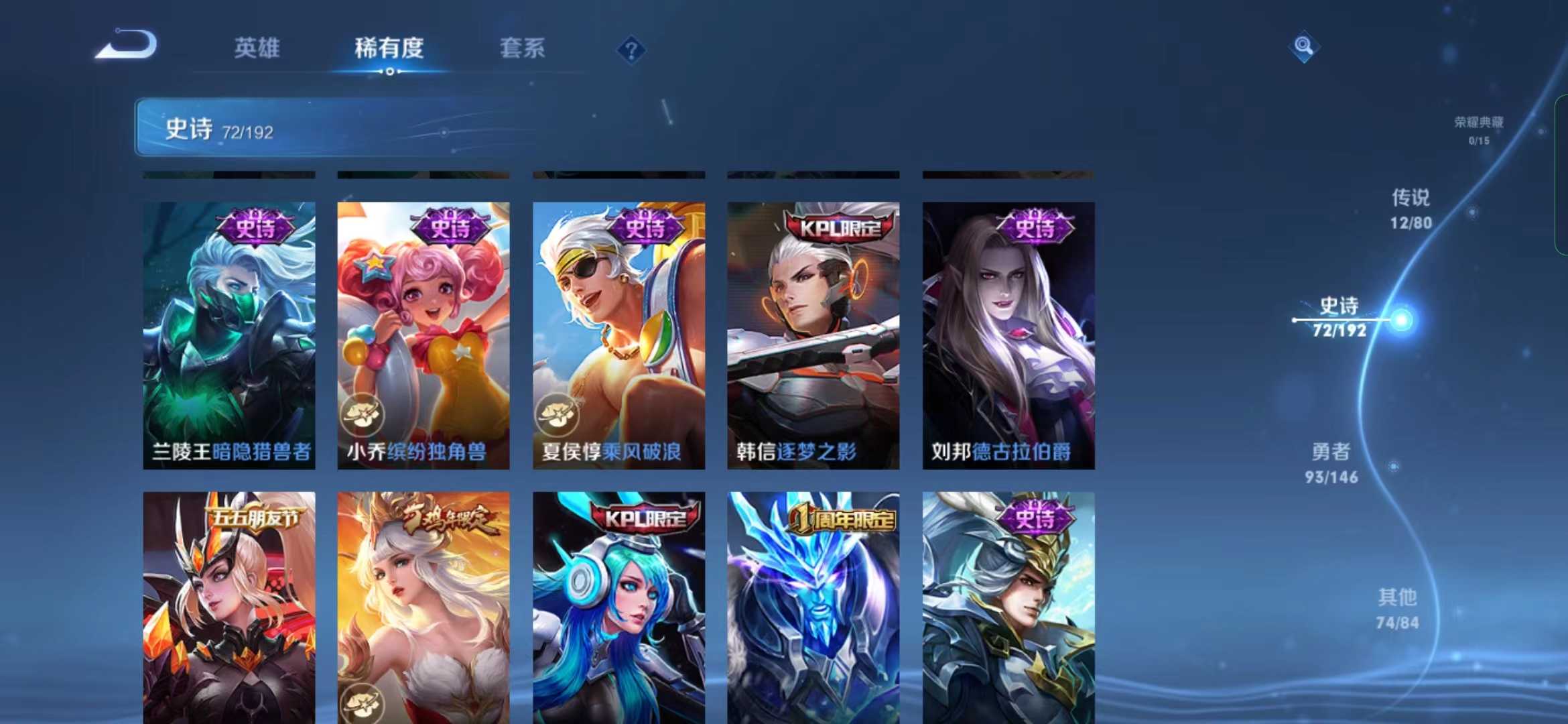
Task: Switch to the 英雄 tab
Action: coord(257,49)
